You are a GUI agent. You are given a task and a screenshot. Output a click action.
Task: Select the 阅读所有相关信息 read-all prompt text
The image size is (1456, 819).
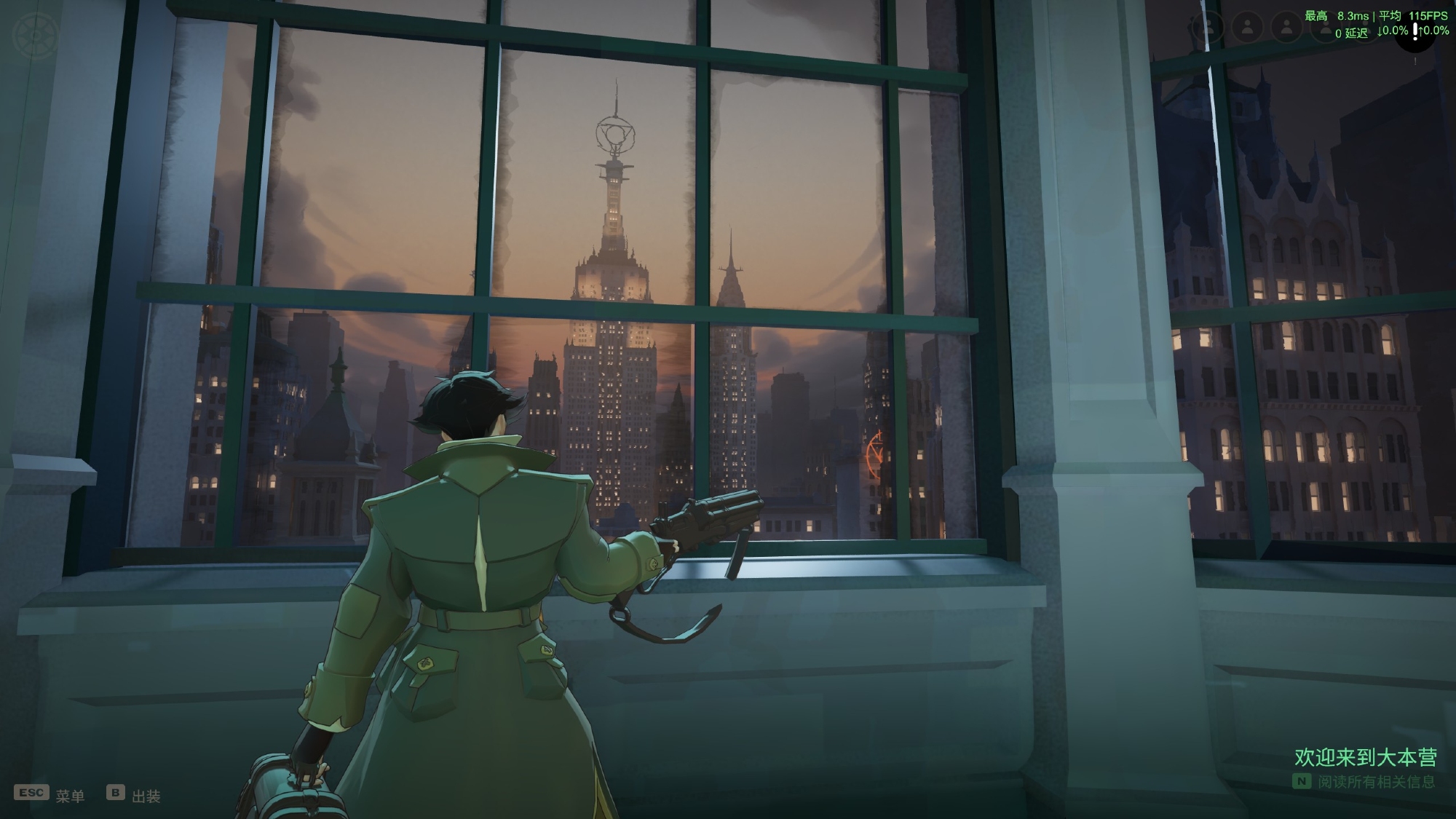pyautogui.click(x=1376, y=782)
